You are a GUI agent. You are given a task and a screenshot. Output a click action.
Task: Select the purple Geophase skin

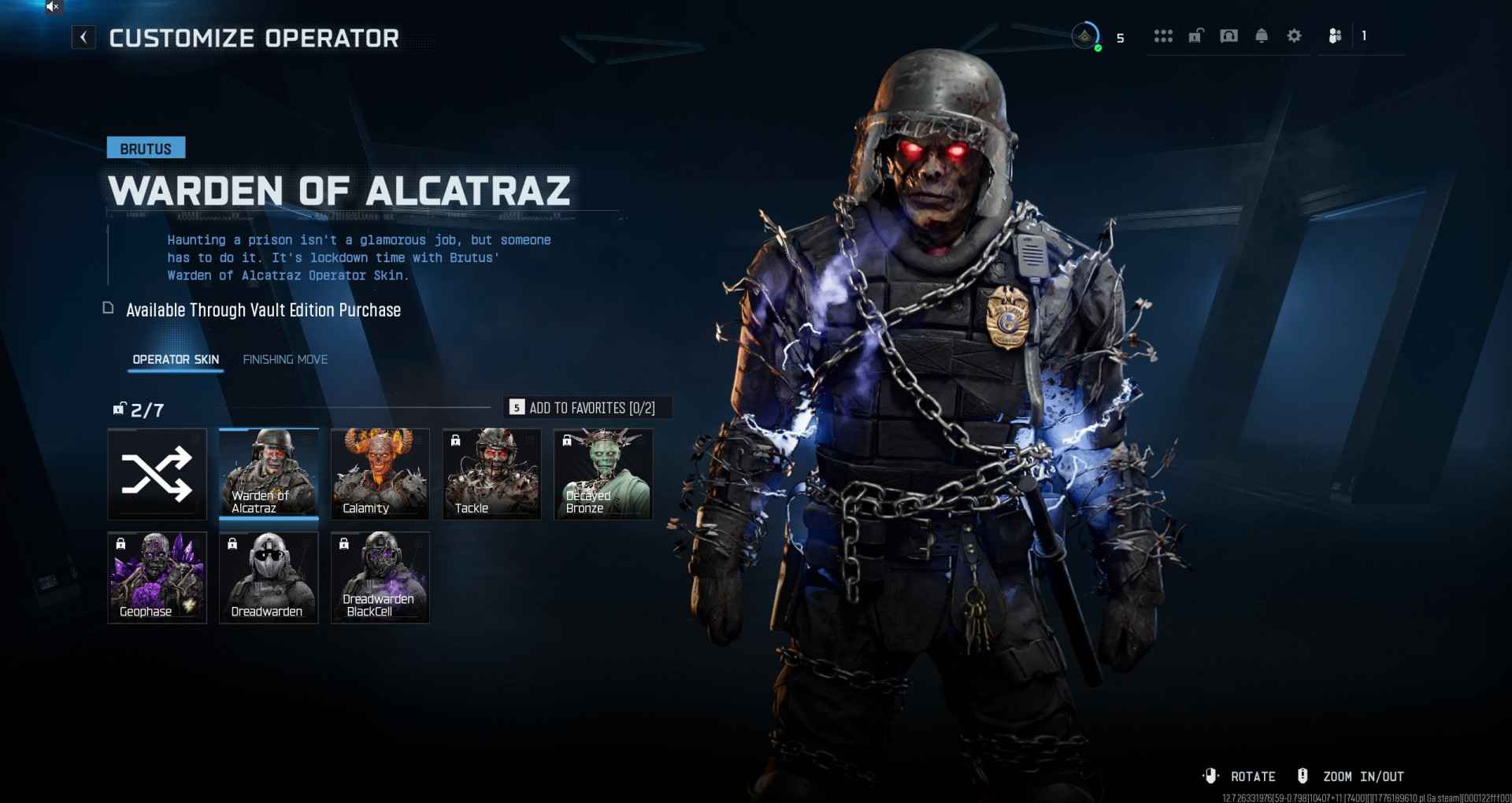pyautogui.click(x=157, y=578)
